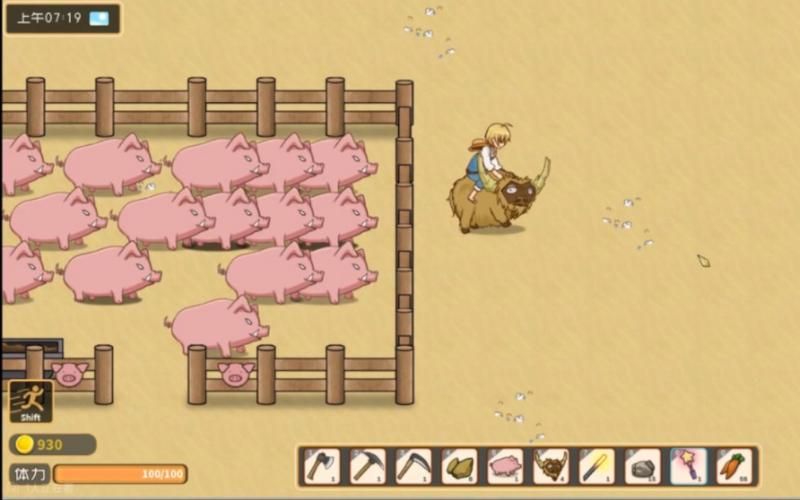
Task: Select the gray stone slot
Action: coord(643,466)
